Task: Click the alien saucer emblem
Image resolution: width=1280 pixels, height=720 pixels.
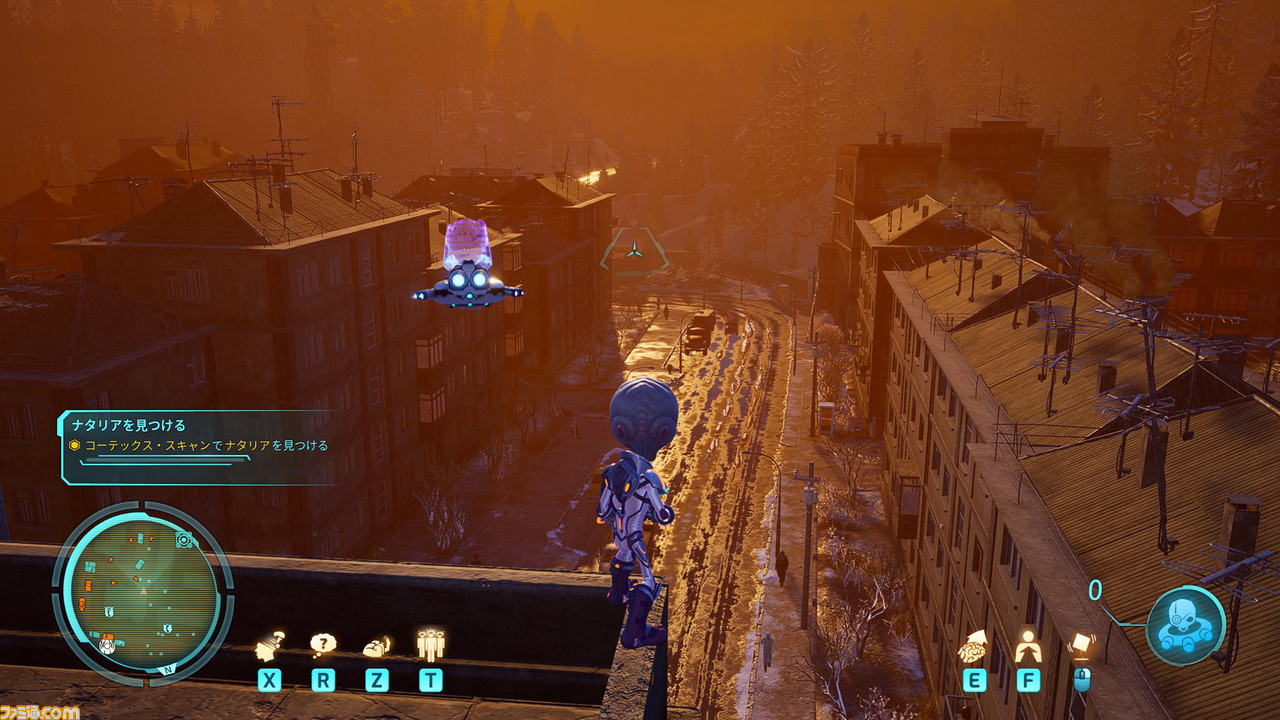Action: pyautogui.click(x=1185, y=626)
